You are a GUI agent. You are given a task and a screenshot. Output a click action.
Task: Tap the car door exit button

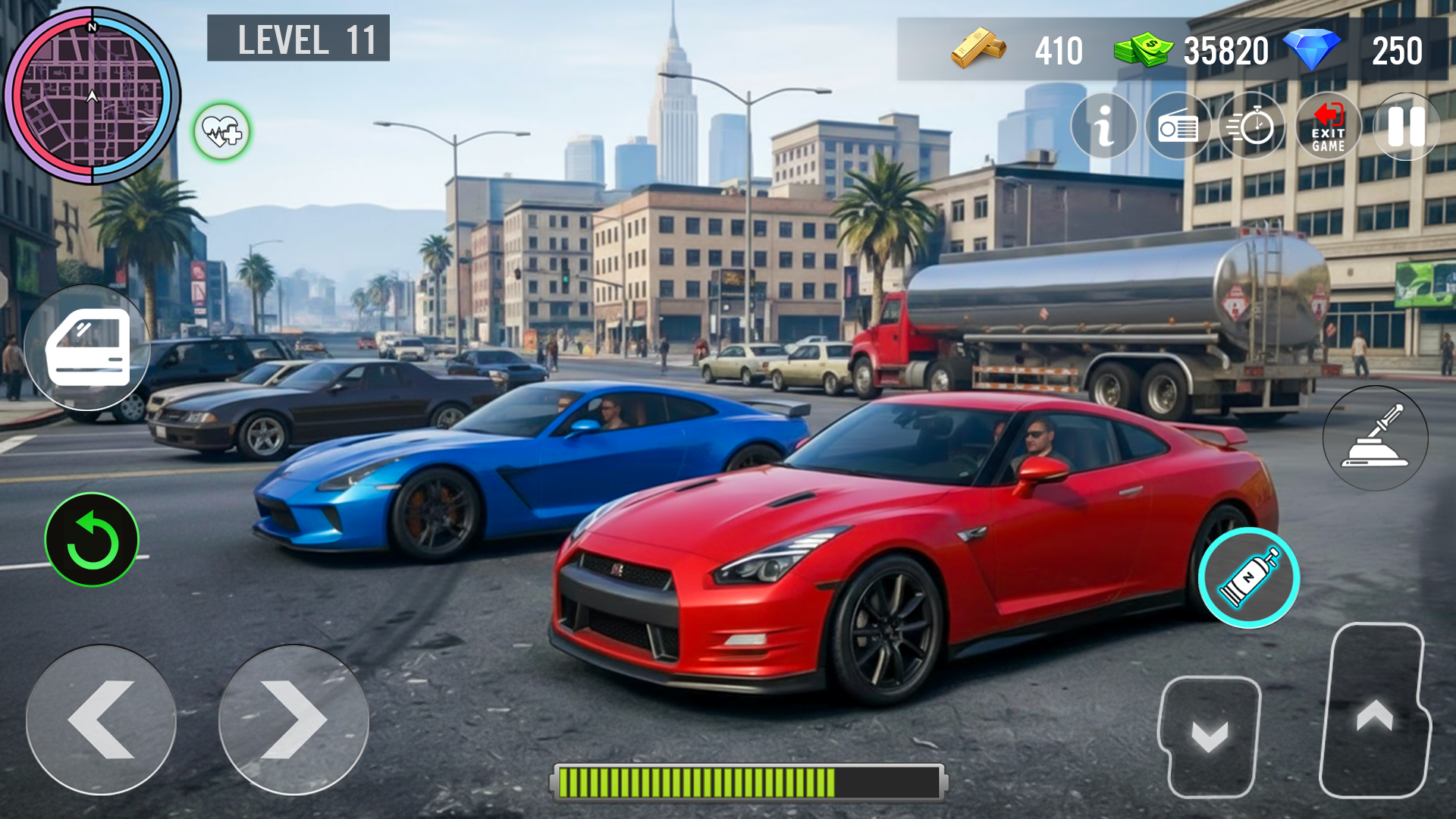[x=88, y=348]
